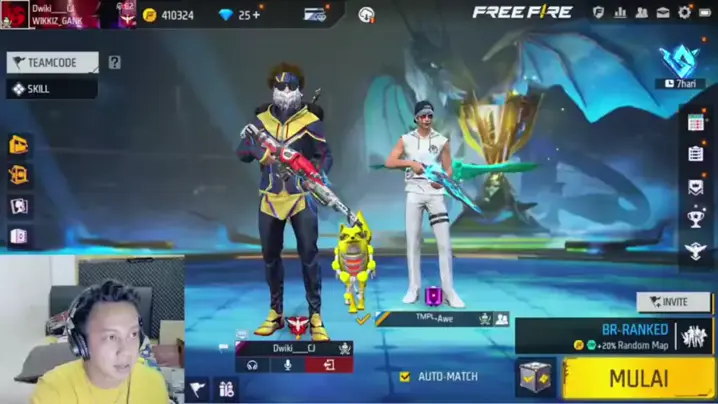718x404 pixels.
Task: Open the BR-RANKED mode selector
Action: (628, 336)
